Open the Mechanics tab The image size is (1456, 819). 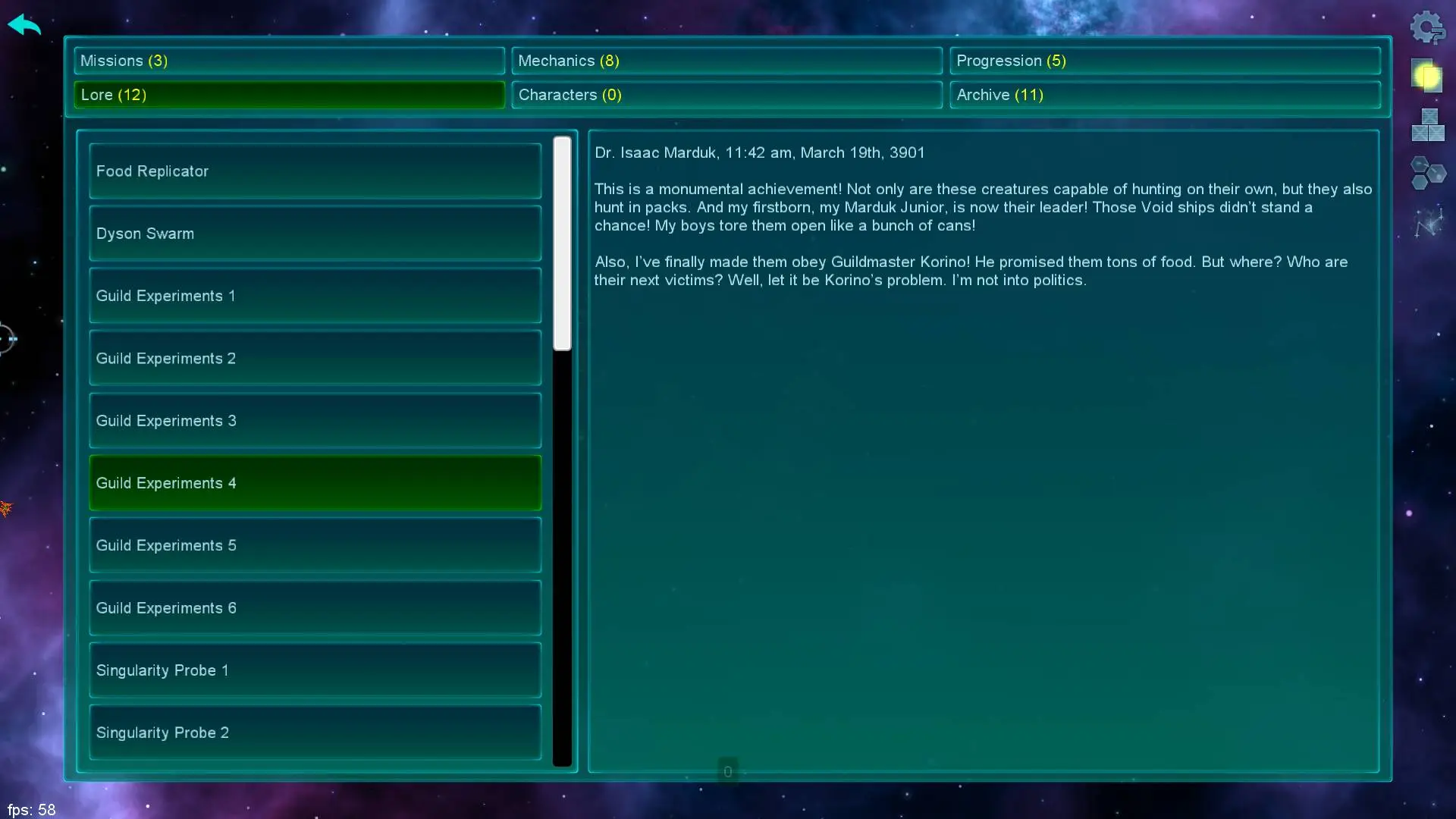[x=726, y=61]
